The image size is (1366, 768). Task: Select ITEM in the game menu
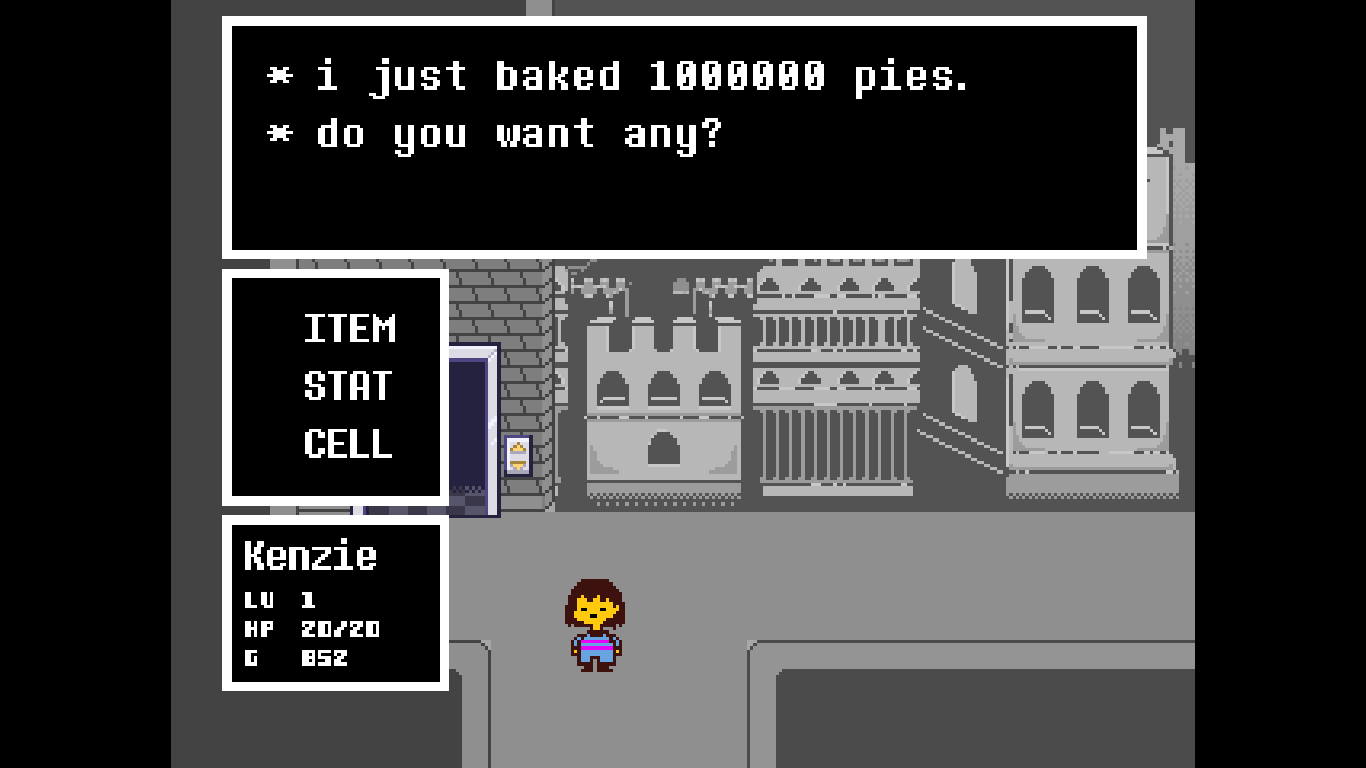[x=348, y=329]
